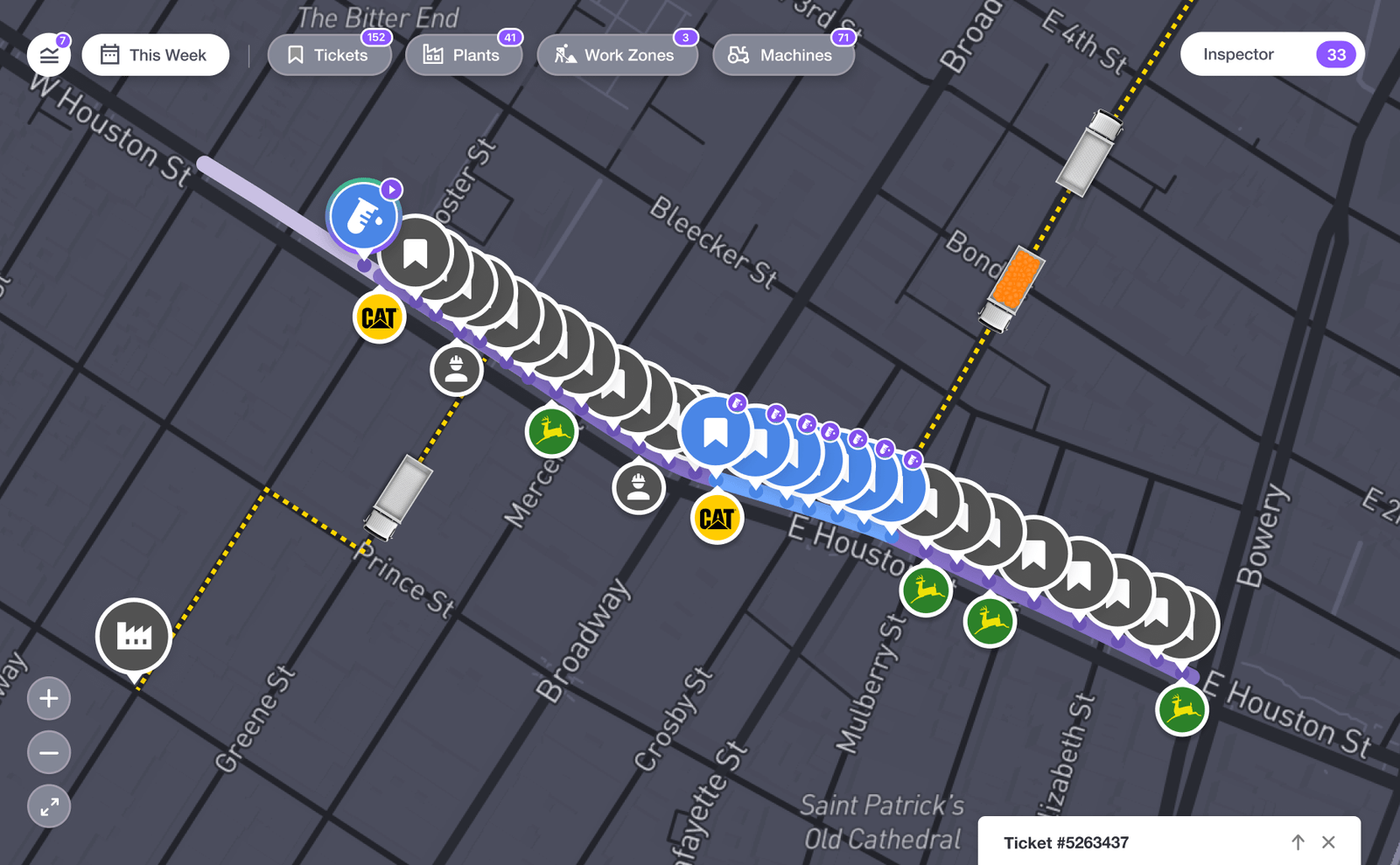Image resolution: width=1400 pixels, height=865 pixels.
Task: Toggle the Work Zones filter
Action: [616, 55]
